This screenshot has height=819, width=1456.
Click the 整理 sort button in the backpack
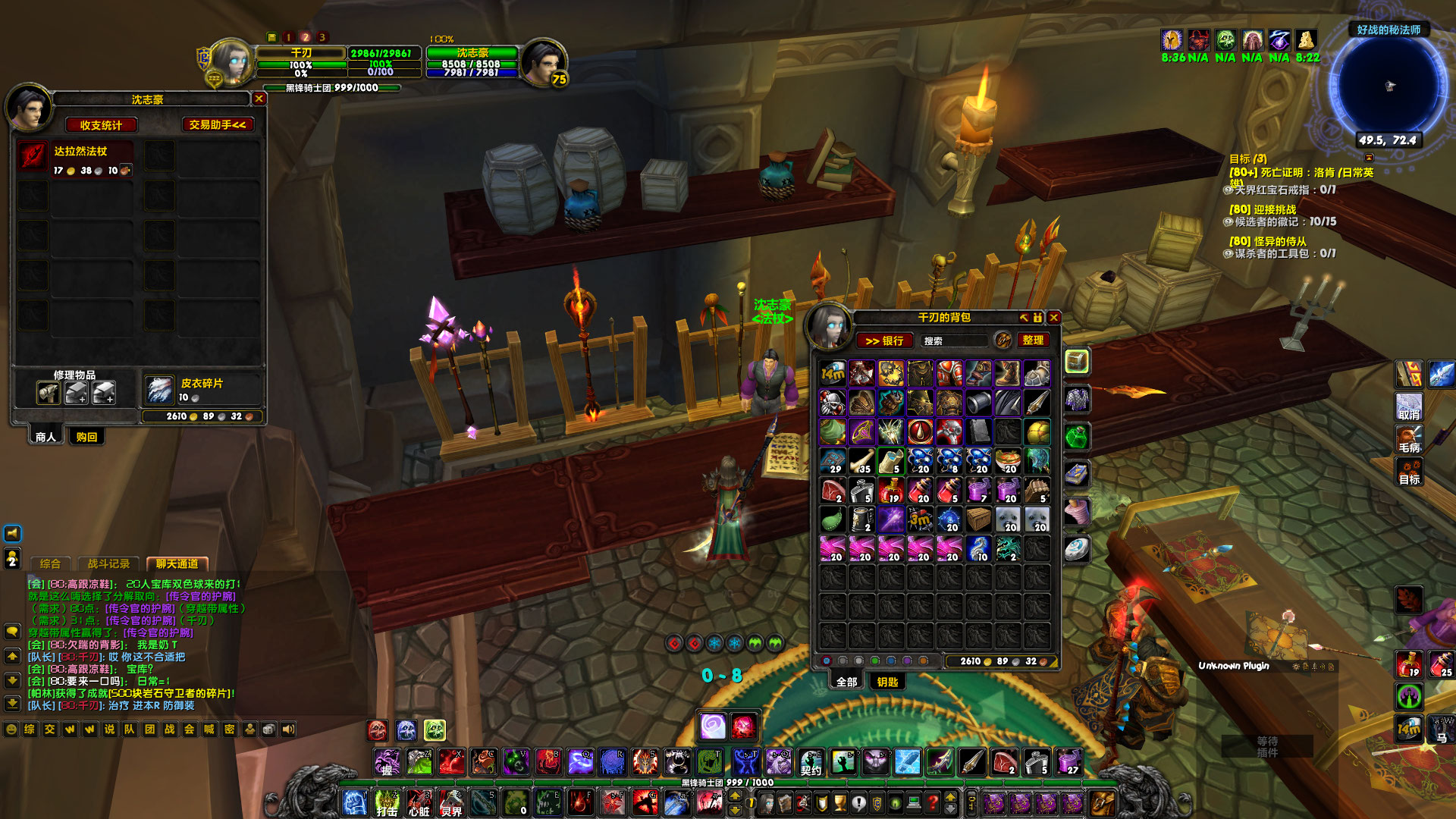[x=1034, y=340]
